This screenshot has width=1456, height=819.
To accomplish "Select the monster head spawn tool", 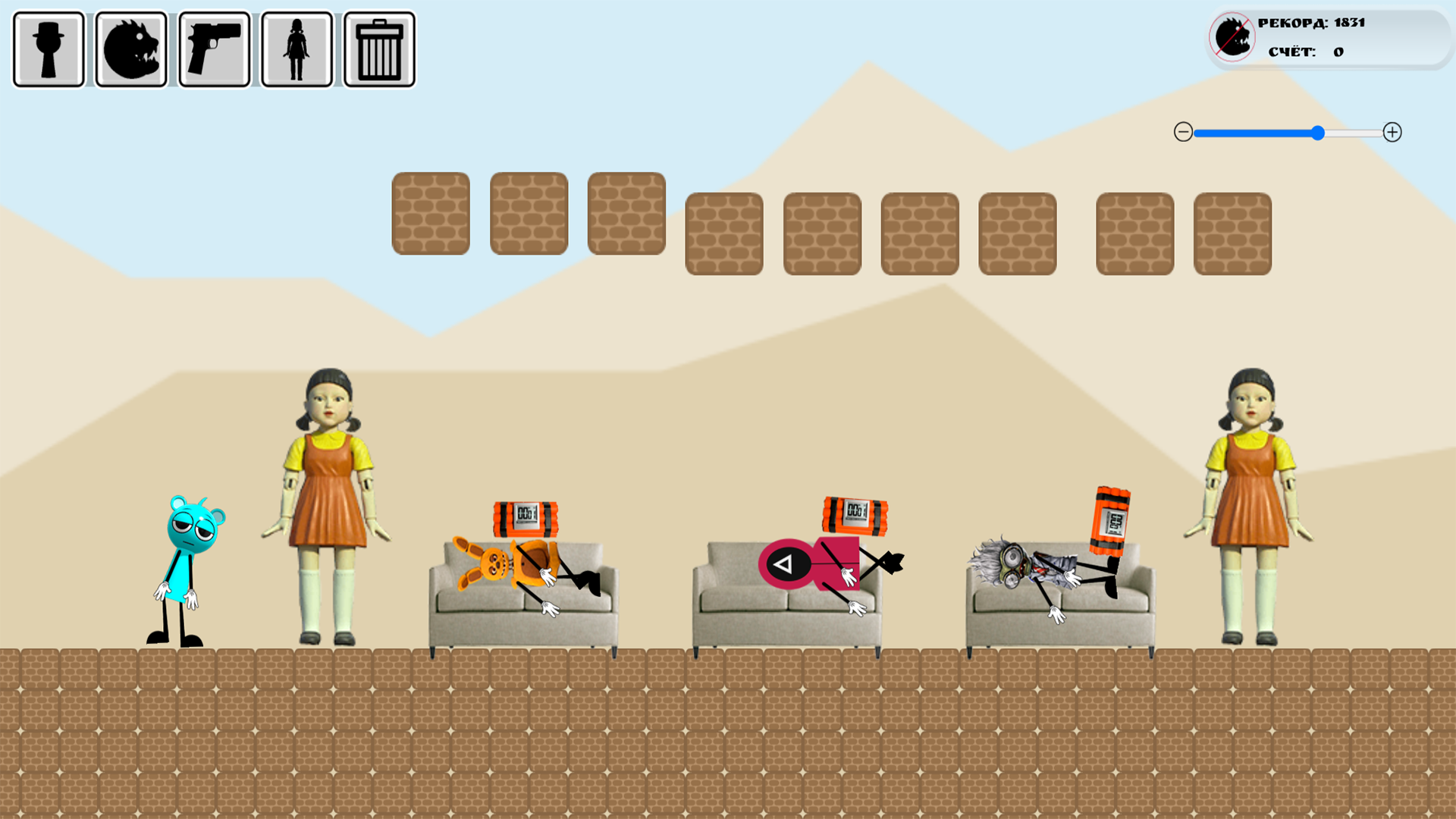I will [130, 47].
